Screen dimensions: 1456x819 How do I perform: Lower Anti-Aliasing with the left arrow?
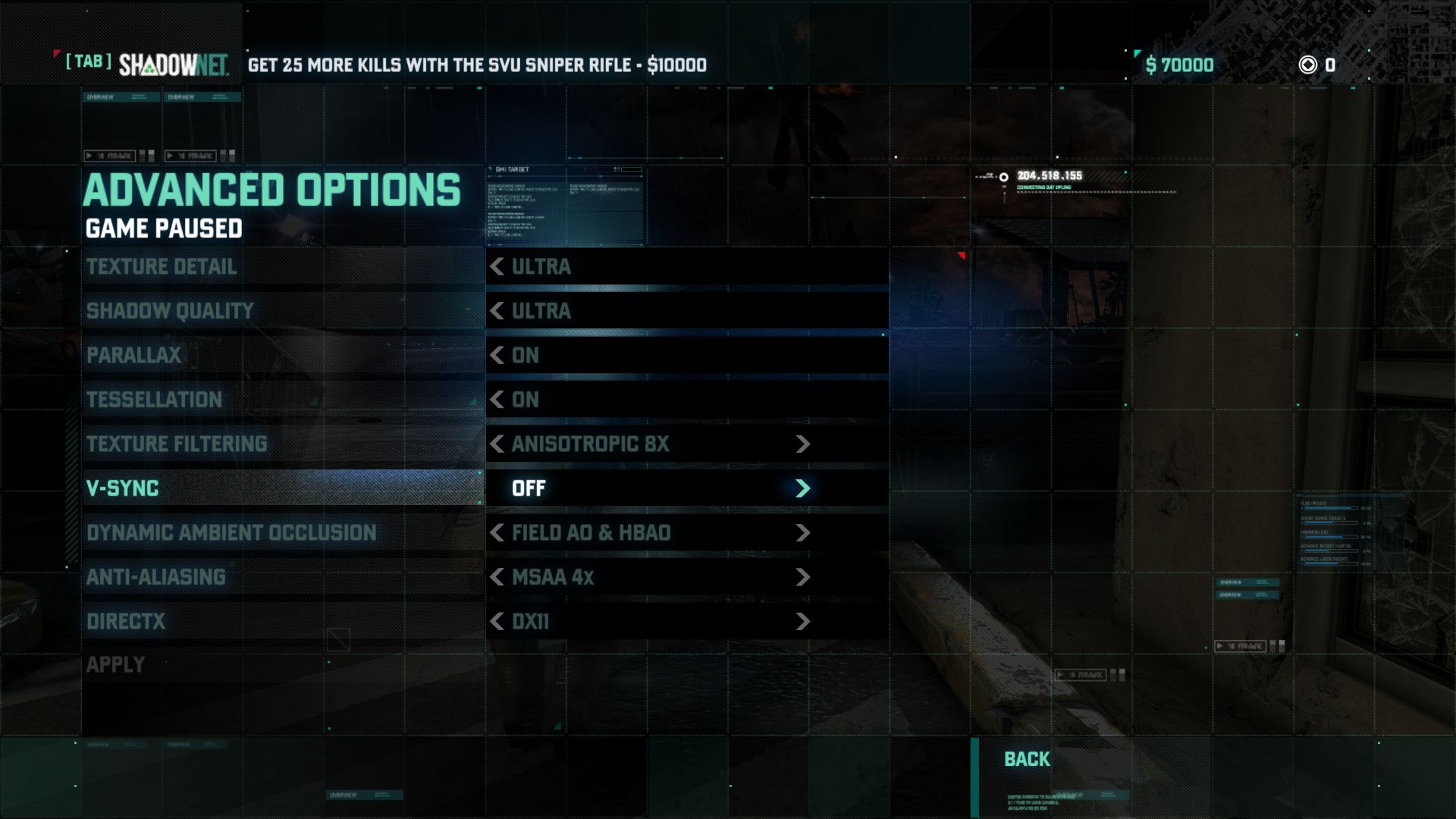(497, 577)
